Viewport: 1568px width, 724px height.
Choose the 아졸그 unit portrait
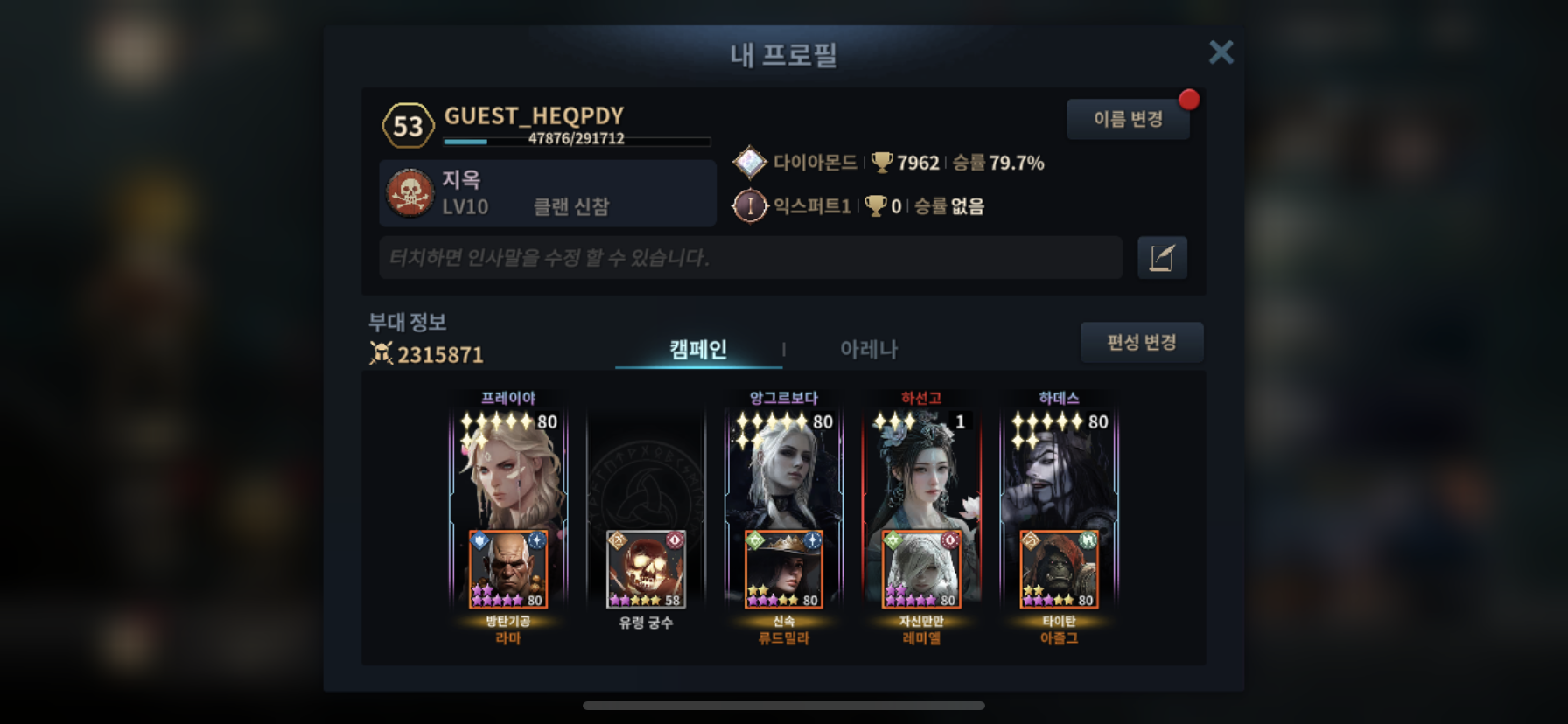pos(1059,569)
